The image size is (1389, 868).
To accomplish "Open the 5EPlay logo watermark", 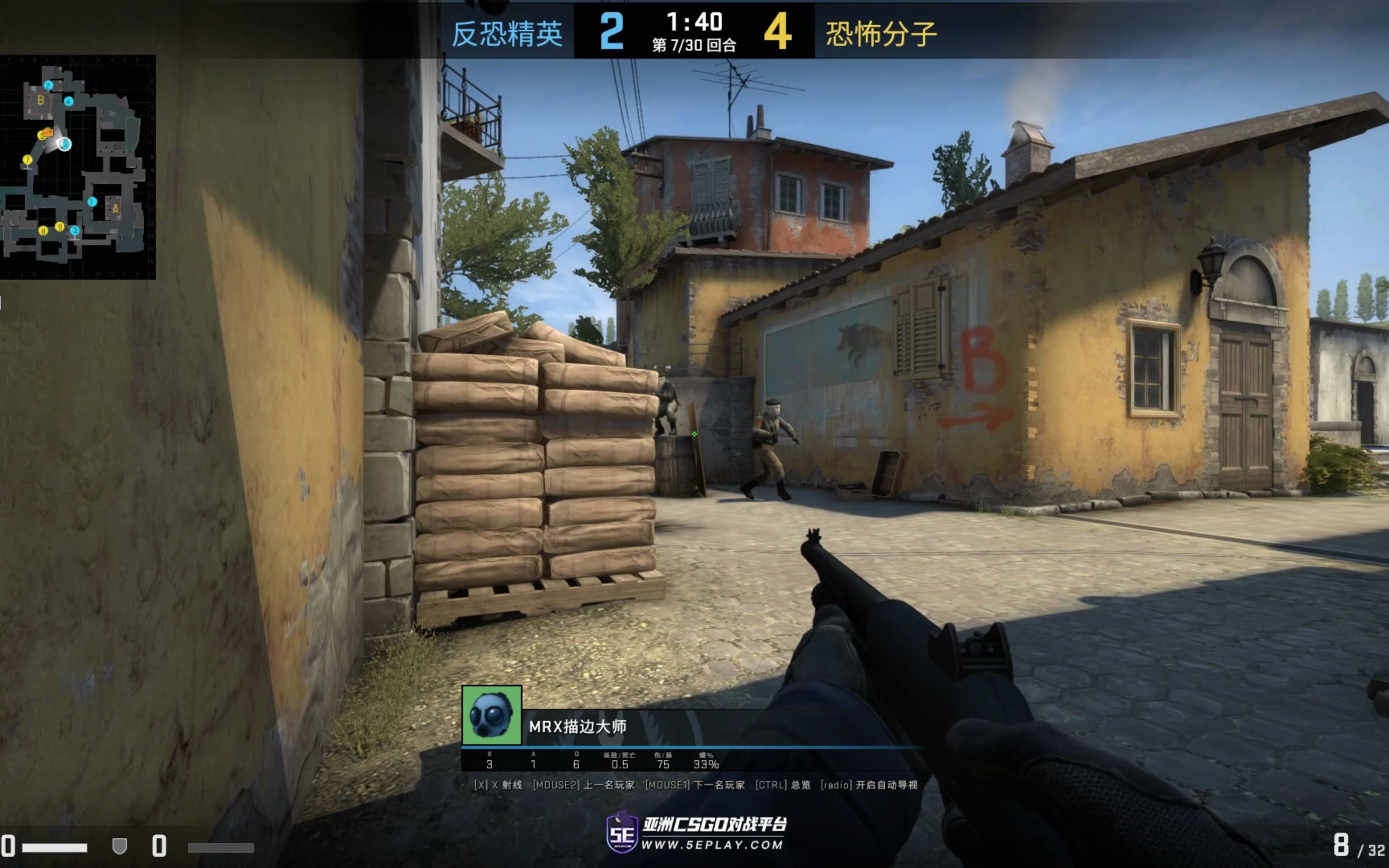I will pyautogui.click(x=696, y=832).
